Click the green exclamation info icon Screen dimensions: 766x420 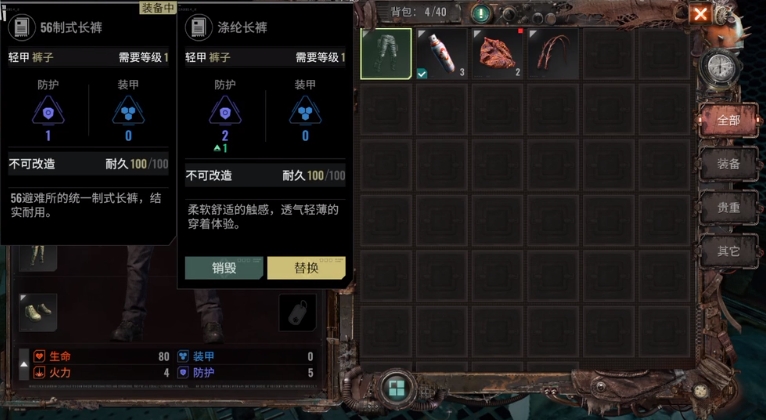coord(482,13)
